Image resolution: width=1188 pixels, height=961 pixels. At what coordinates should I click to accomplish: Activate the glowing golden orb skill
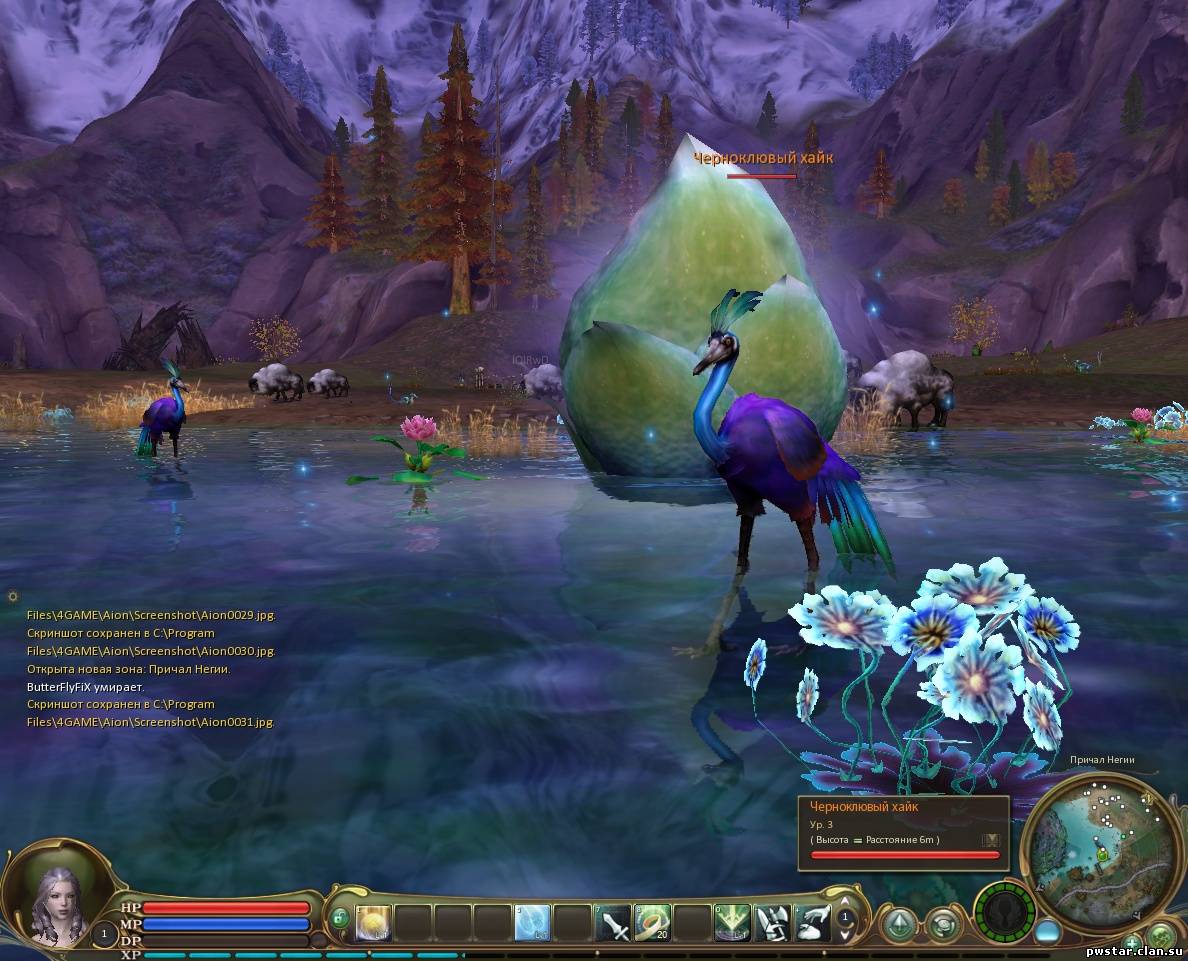click(372, 922)
